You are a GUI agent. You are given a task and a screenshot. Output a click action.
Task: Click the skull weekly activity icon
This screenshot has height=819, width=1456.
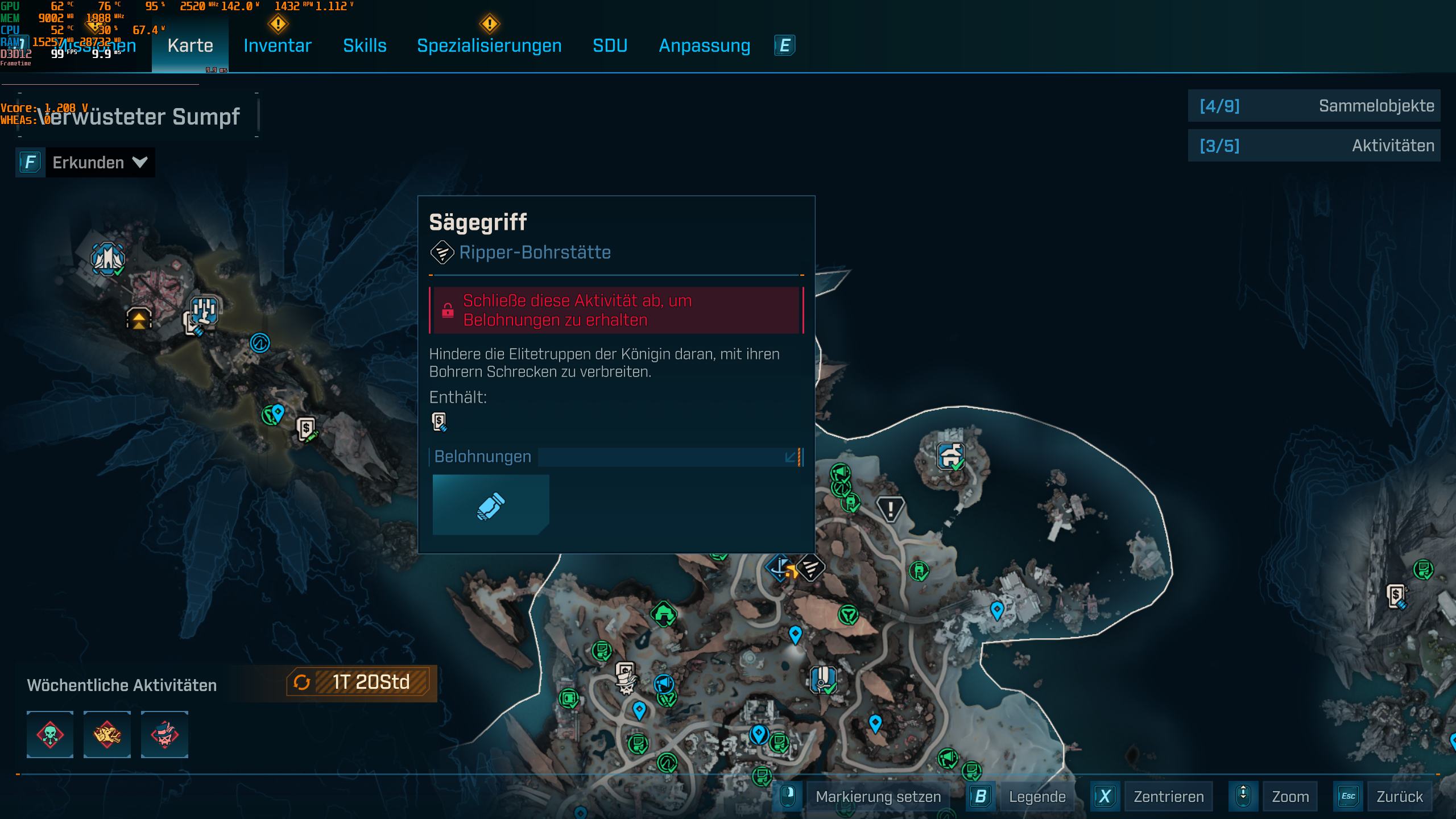pyautogui.click(x=50, y=735)
